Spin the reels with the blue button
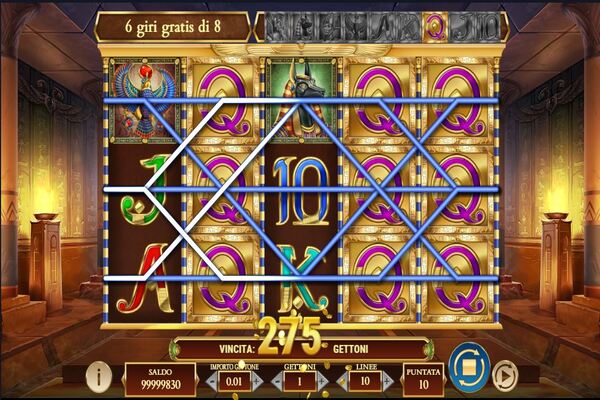This screenshot has height=400, width=600. [467, 364]
